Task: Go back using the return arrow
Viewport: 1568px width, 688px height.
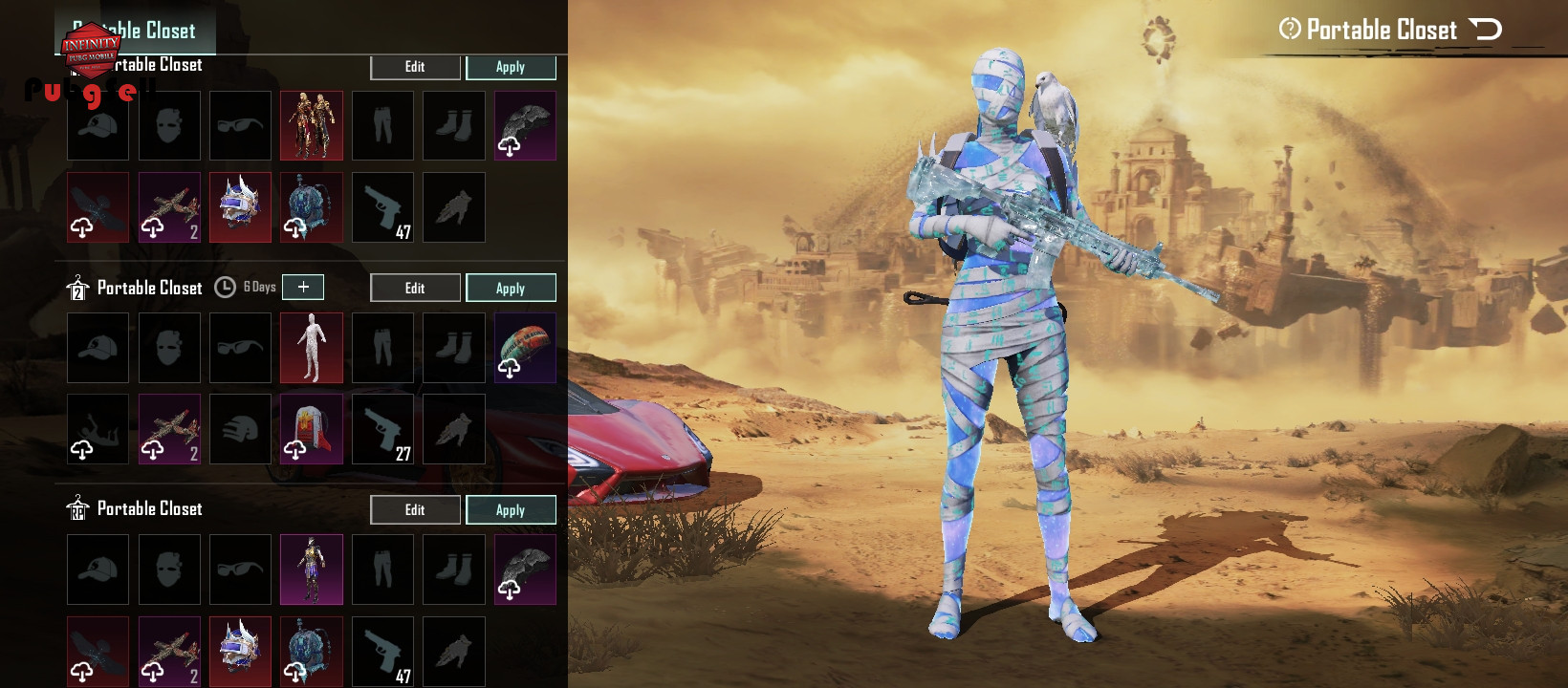Action: [x=1486, y=30]
